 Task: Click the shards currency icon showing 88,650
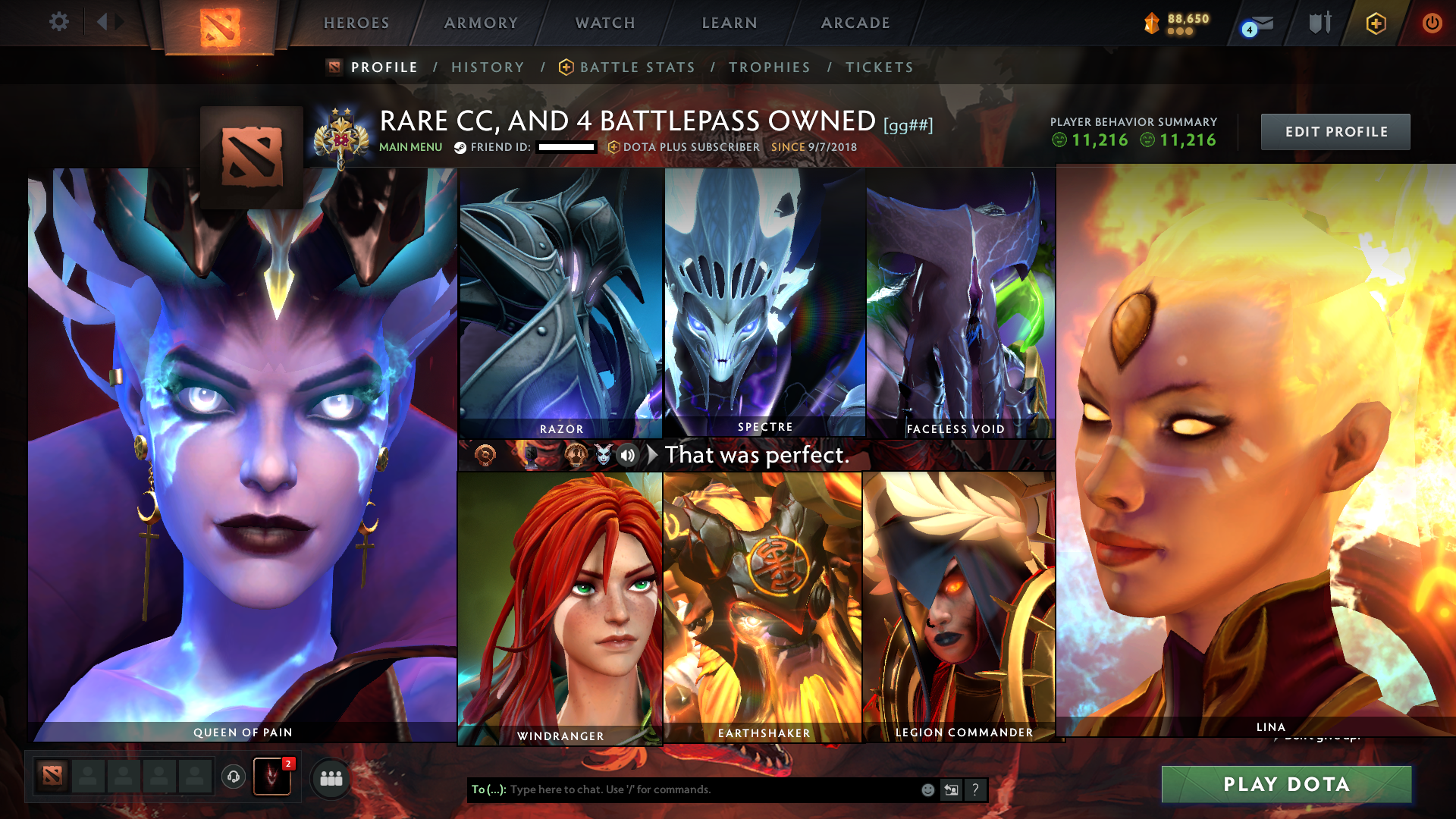click(x=1153, y=23)
